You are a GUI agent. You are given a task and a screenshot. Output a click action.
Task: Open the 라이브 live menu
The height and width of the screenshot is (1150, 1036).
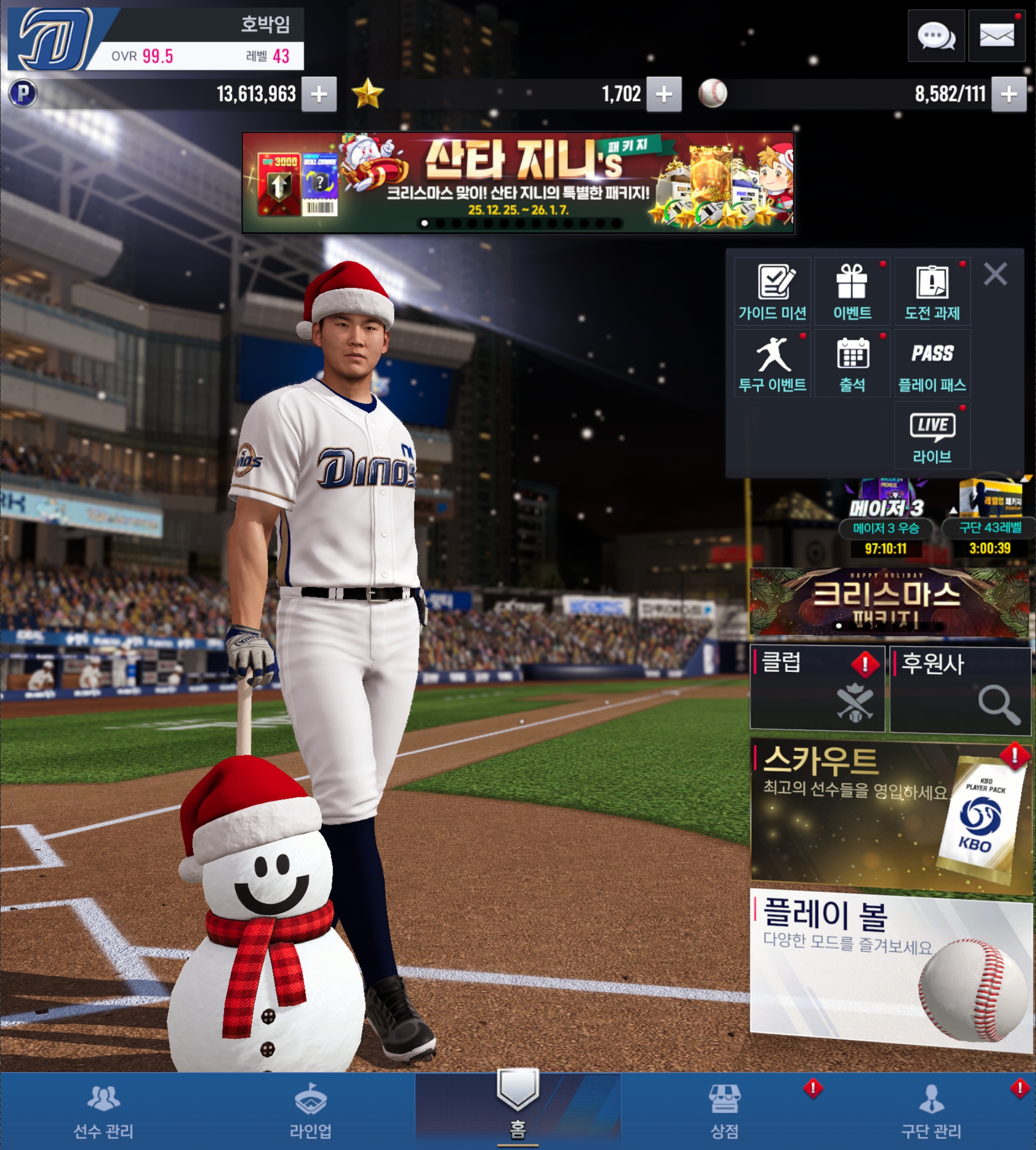932,435
